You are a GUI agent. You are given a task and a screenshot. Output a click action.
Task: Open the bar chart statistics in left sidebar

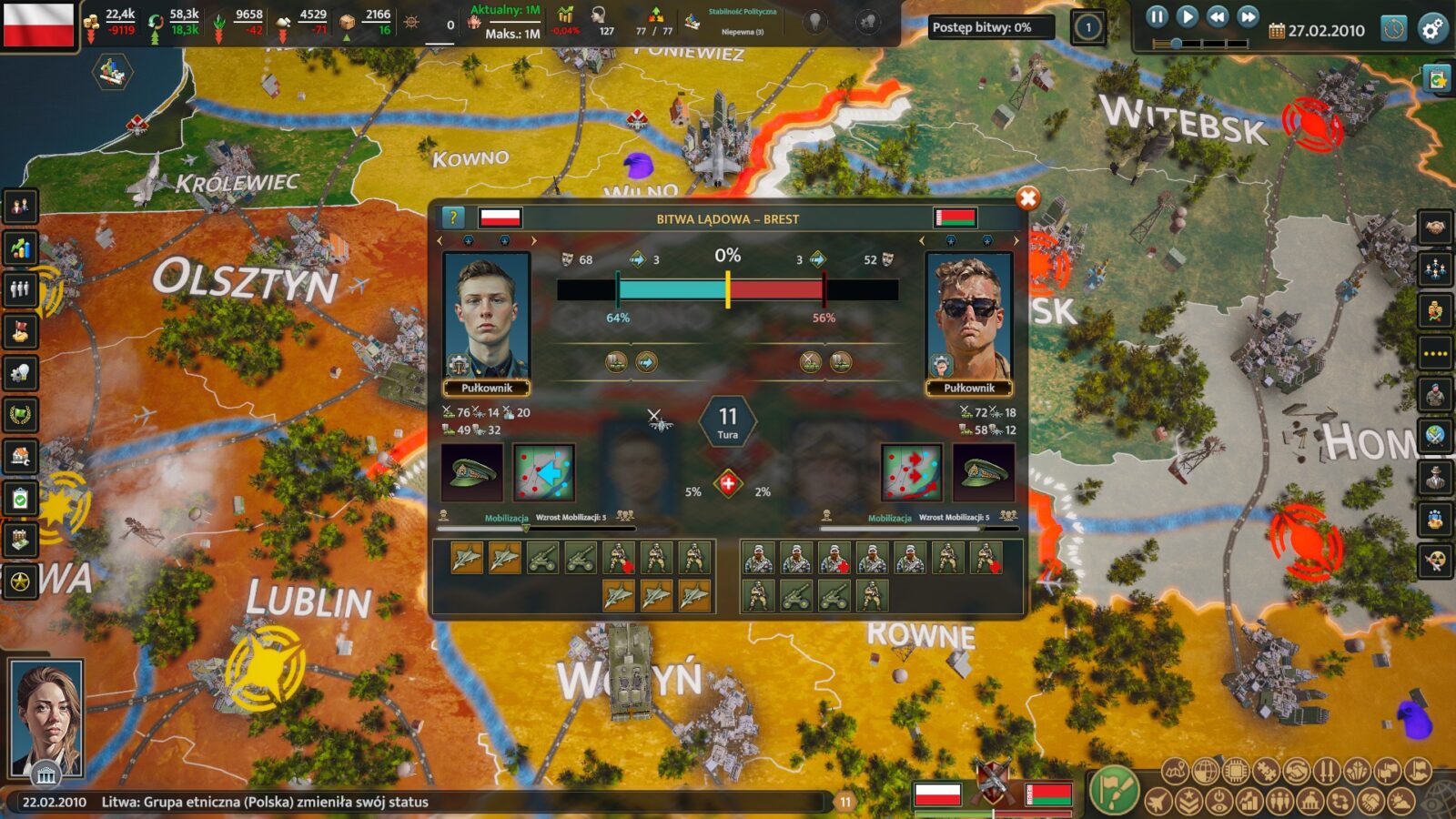pos(21,248)
